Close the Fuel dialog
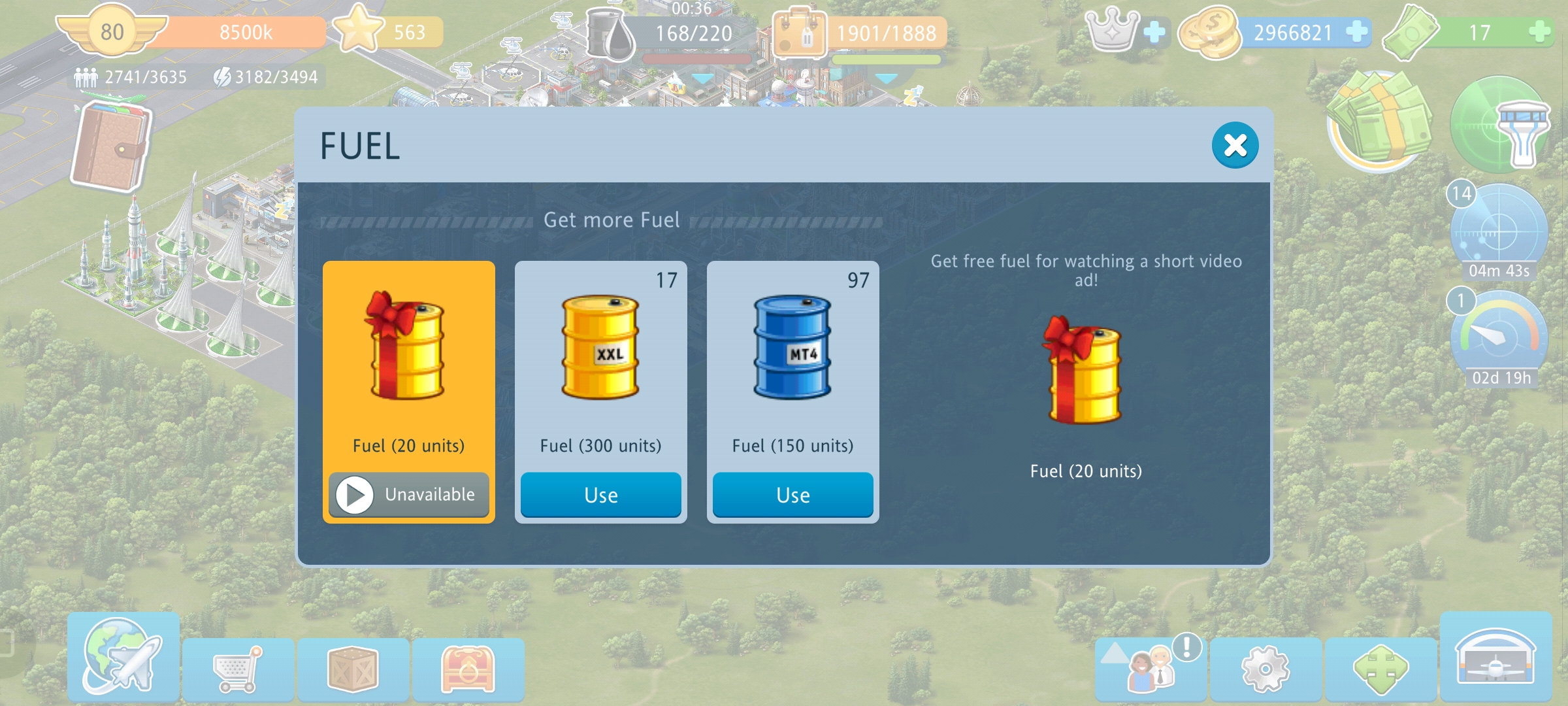Image resolution: width=1568 pixels, height=706 pixels. point(1234,145)
